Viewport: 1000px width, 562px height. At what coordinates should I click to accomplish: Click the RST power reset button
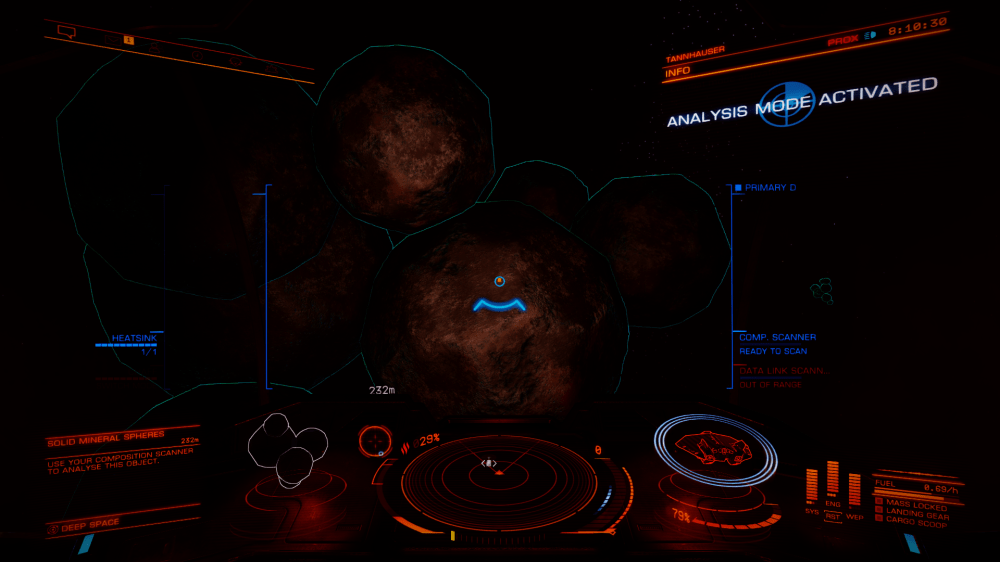point(832,517)
